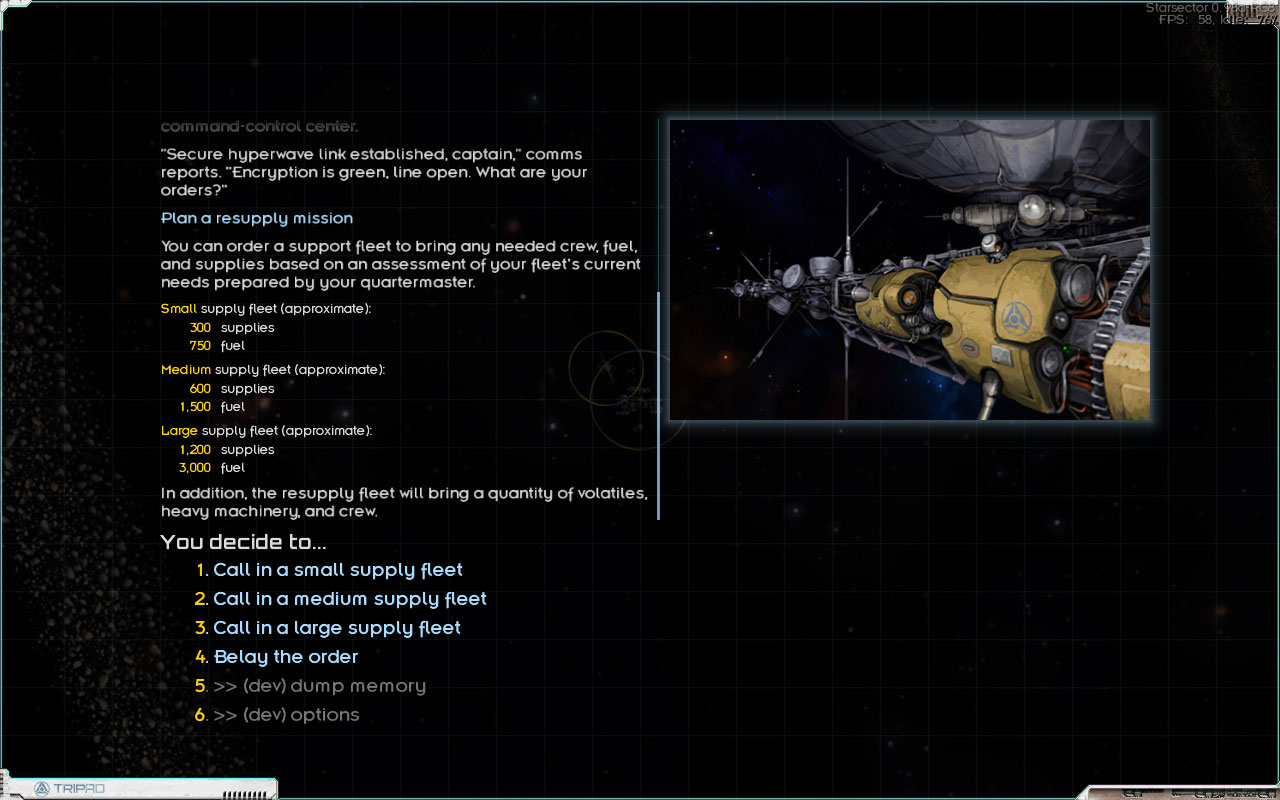The width and height of the screenshot is (1280, 800).
Task: Choose the medium supply fleet option
Action: coord(349,599)
